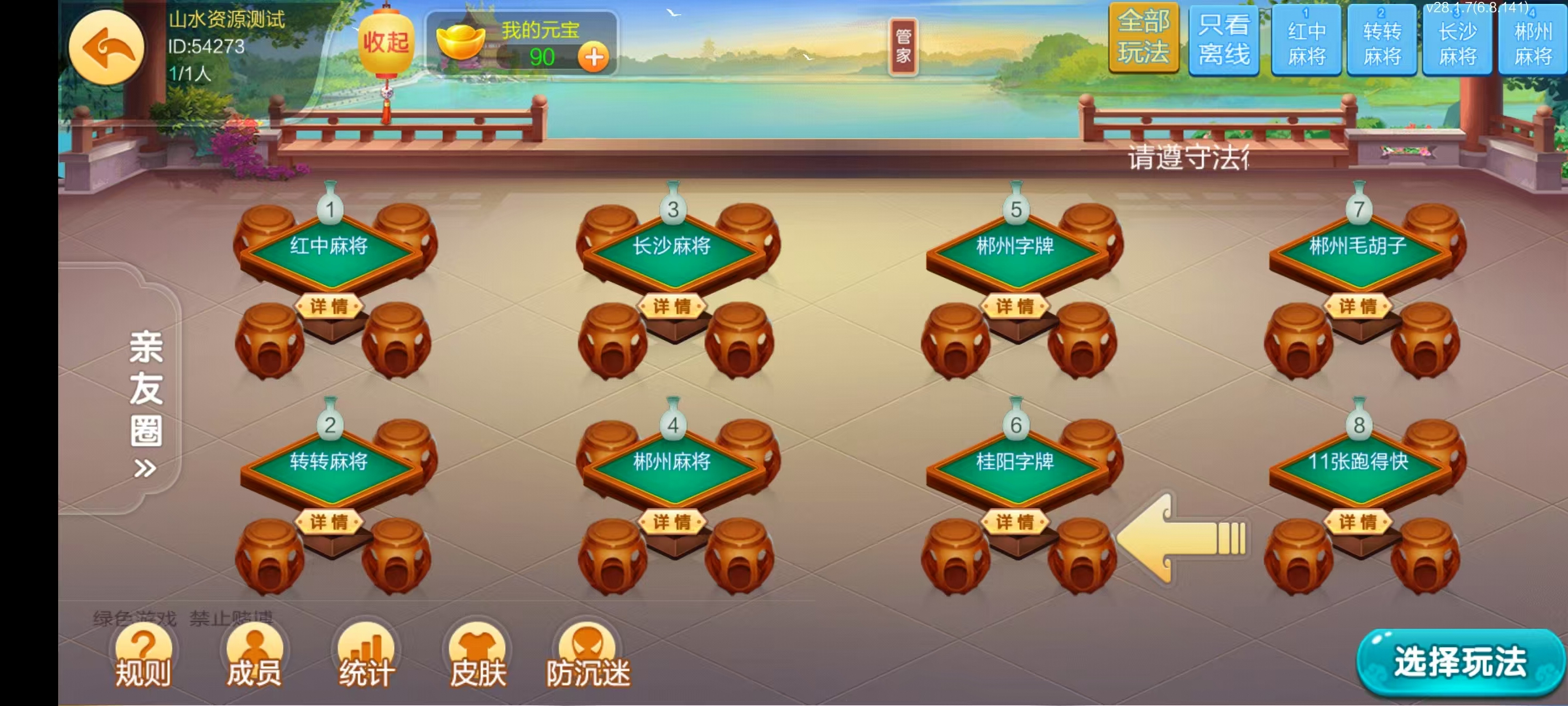This screenshot has height=706, width=1568.
Task: Enable the 只看离线 offline-only filter
Action: [1223, 39]
